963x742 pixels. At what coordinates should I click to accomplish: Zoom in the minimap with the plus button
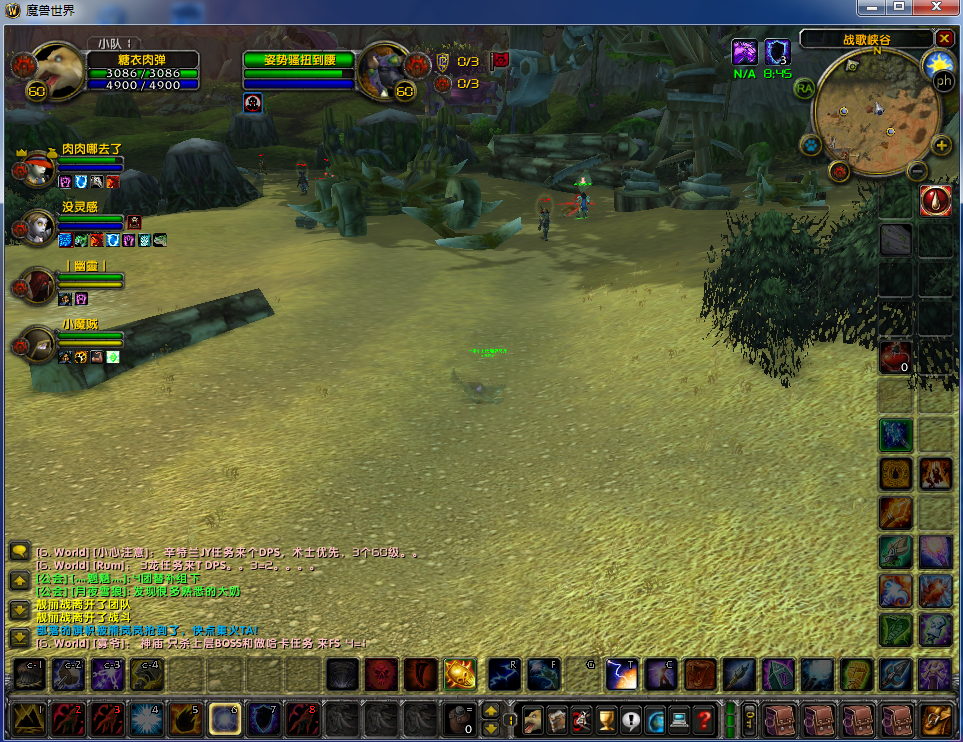(941, 146)
